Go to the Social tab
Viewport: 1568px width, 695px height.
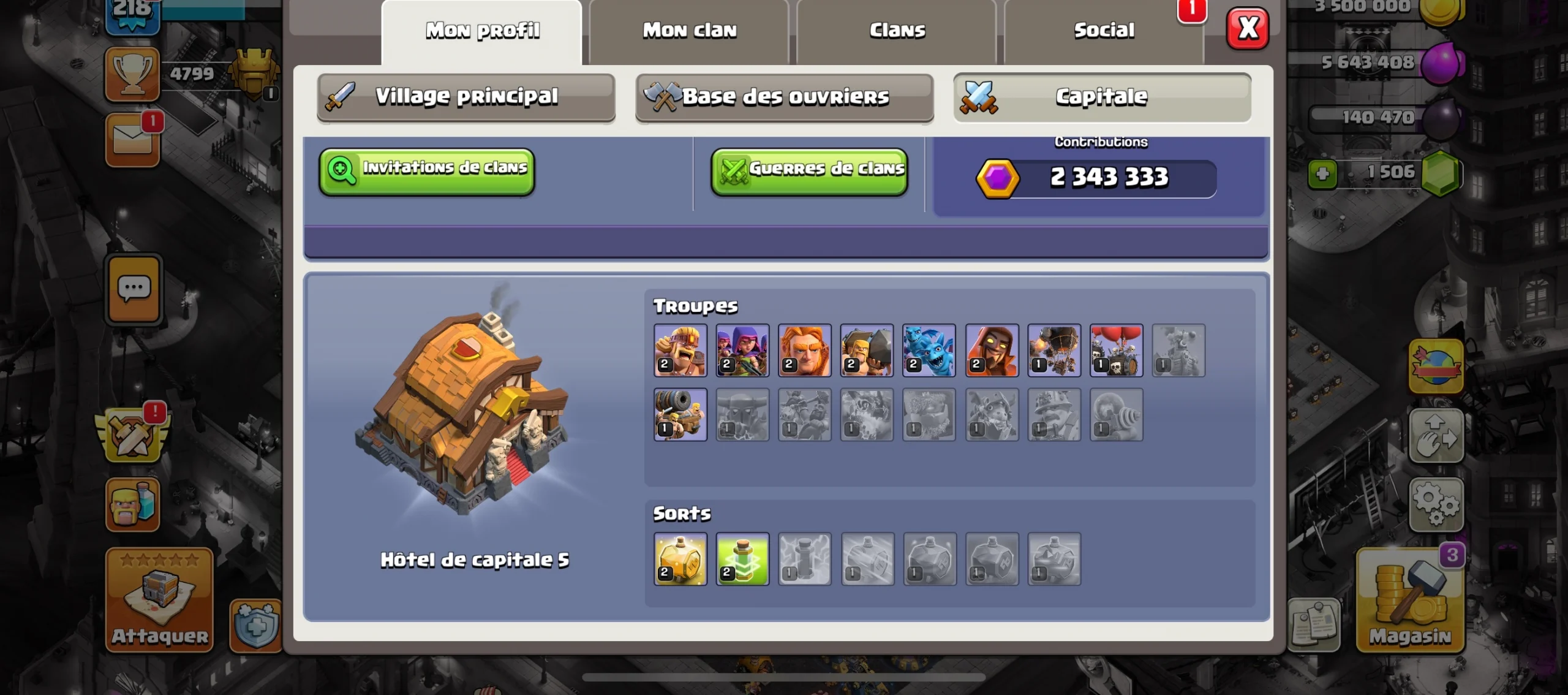tap(1104, 31)
